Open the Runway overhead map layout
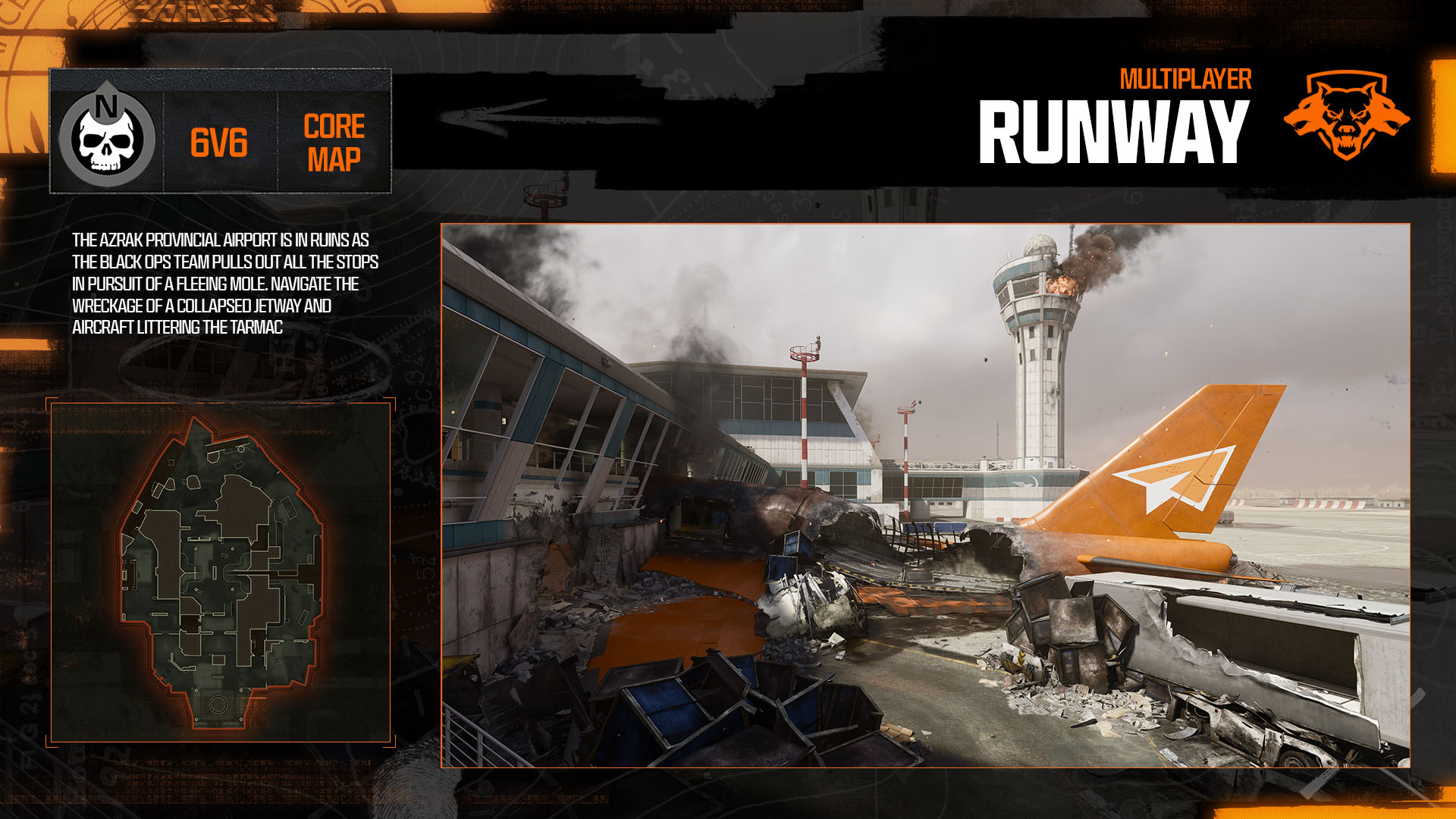Viewport: 1456px width, 819px height. point(220,573)
